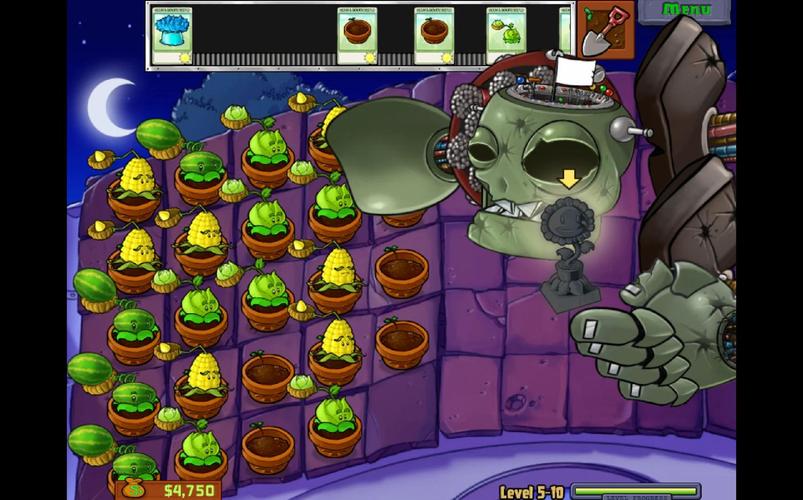Pick the Cabbage-pult seed packet
The image size is (803, 500).
click(x=507, y=35)
